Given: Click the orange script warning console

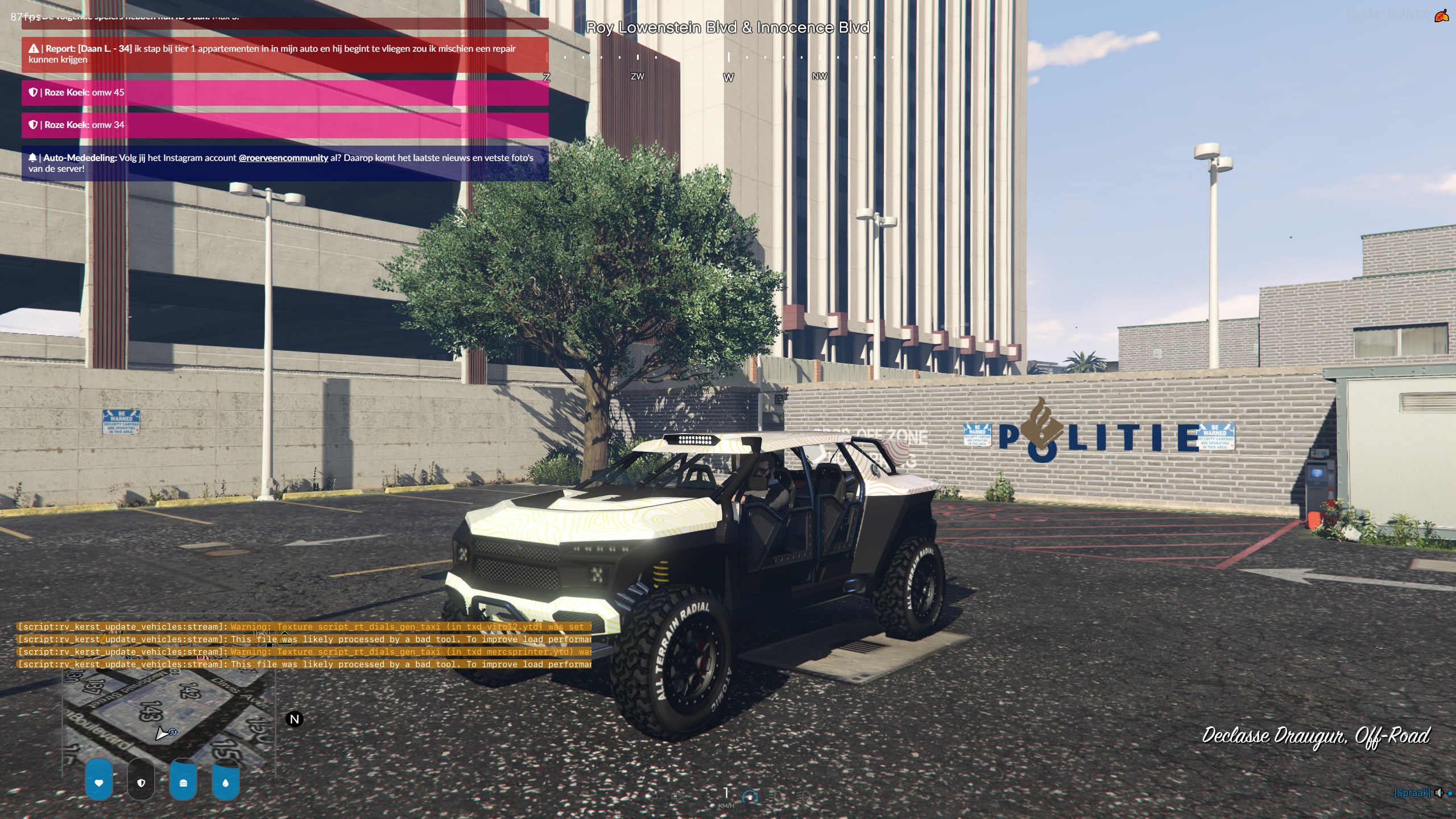Looking at the screenshot, I should pyautogui.click(x=304, y=646).
